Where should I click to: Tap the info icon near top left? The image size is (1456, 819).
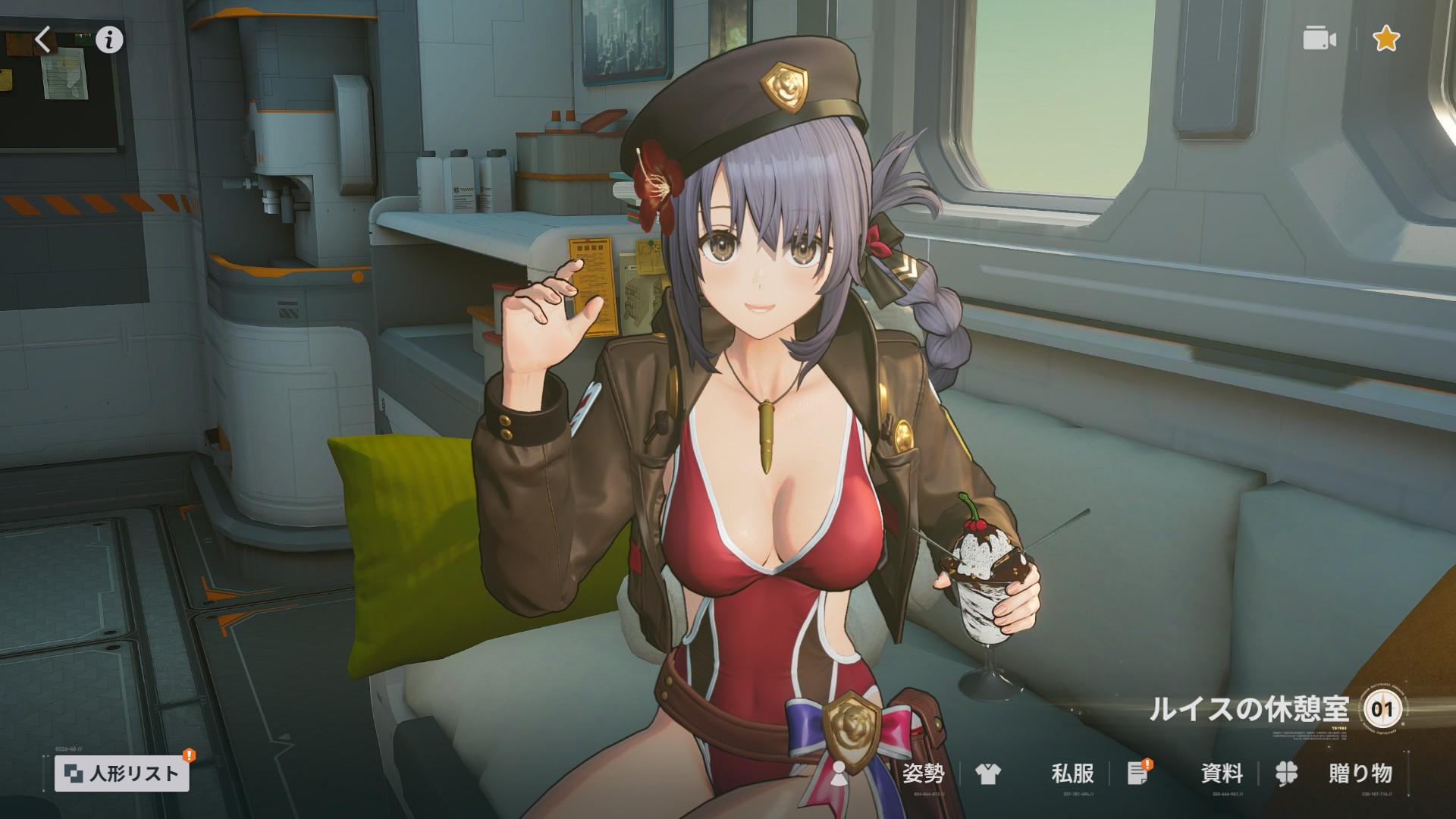pyautogui.click(x=109, y=40)
